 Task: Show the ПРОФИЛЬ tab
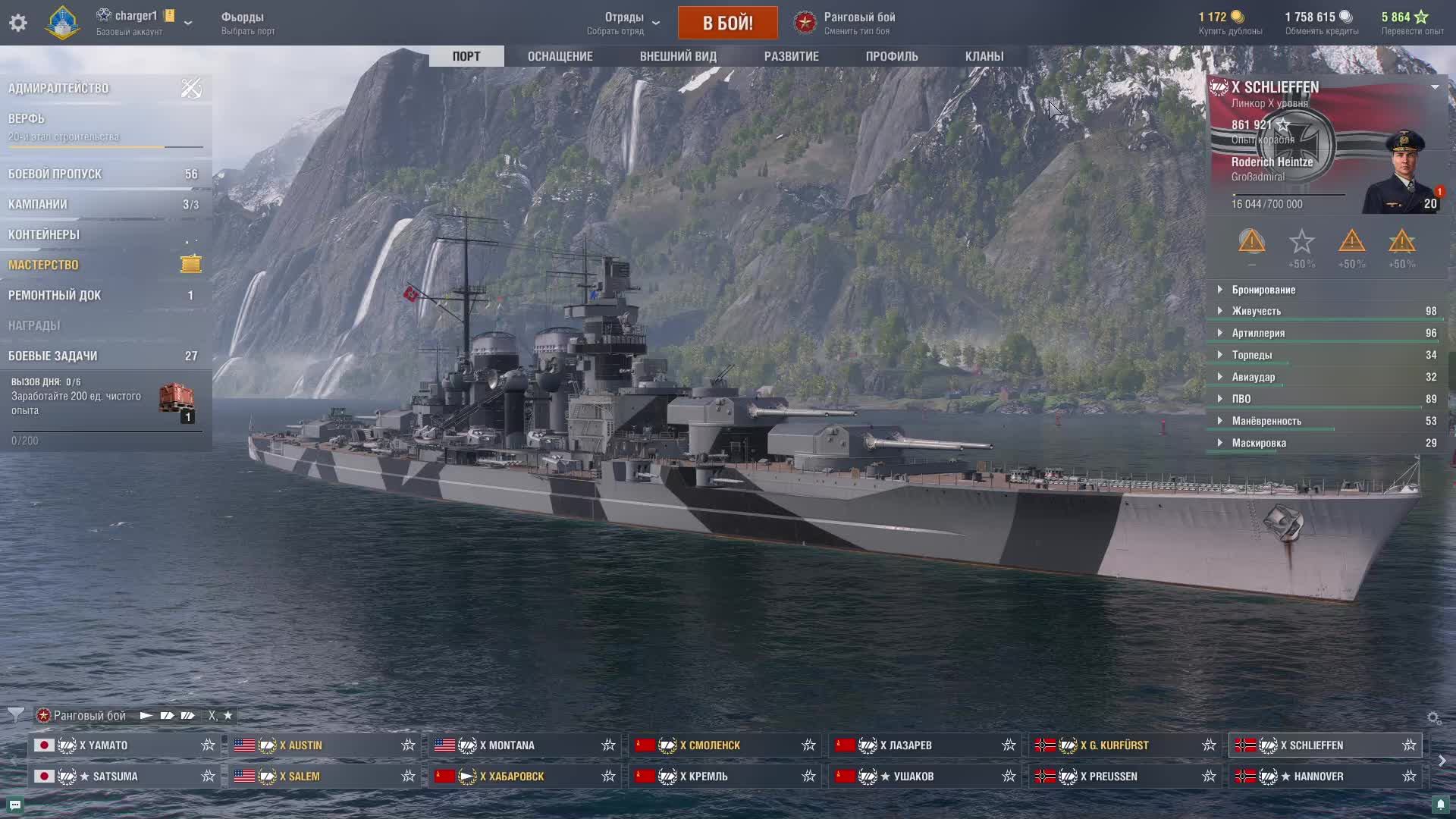[x=892, y=56]
